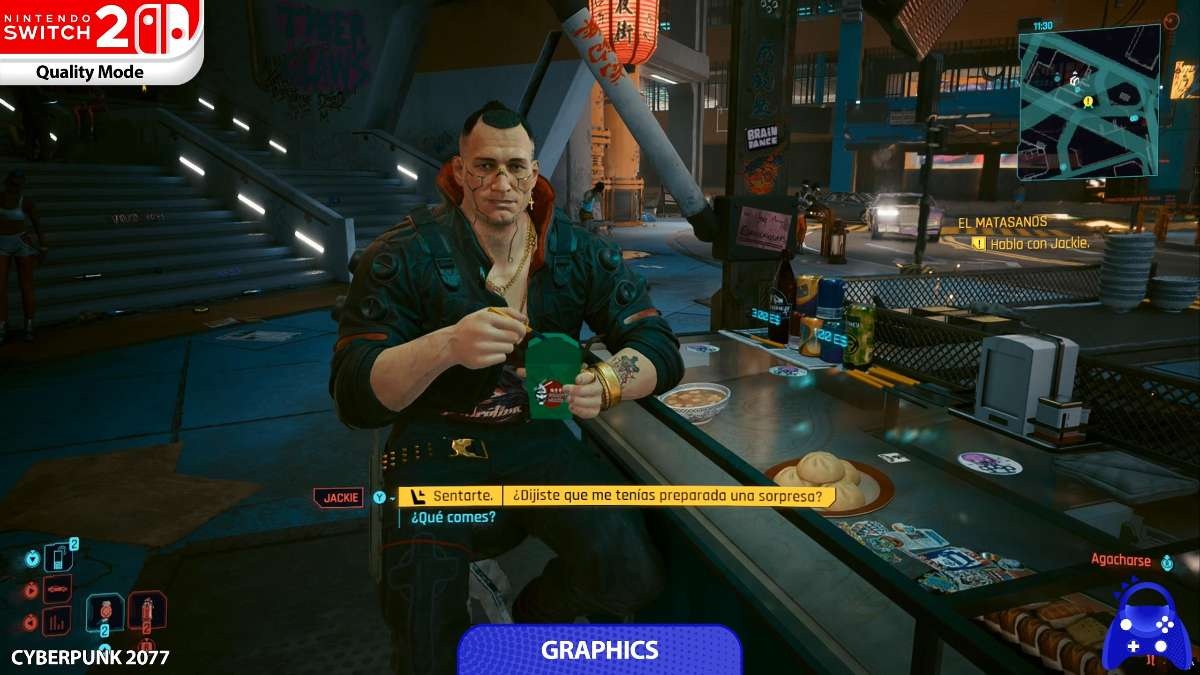The image size is (1200, 675).
Task: Click the blue "GRAPHICS" overlay banner
Action: 600,650
